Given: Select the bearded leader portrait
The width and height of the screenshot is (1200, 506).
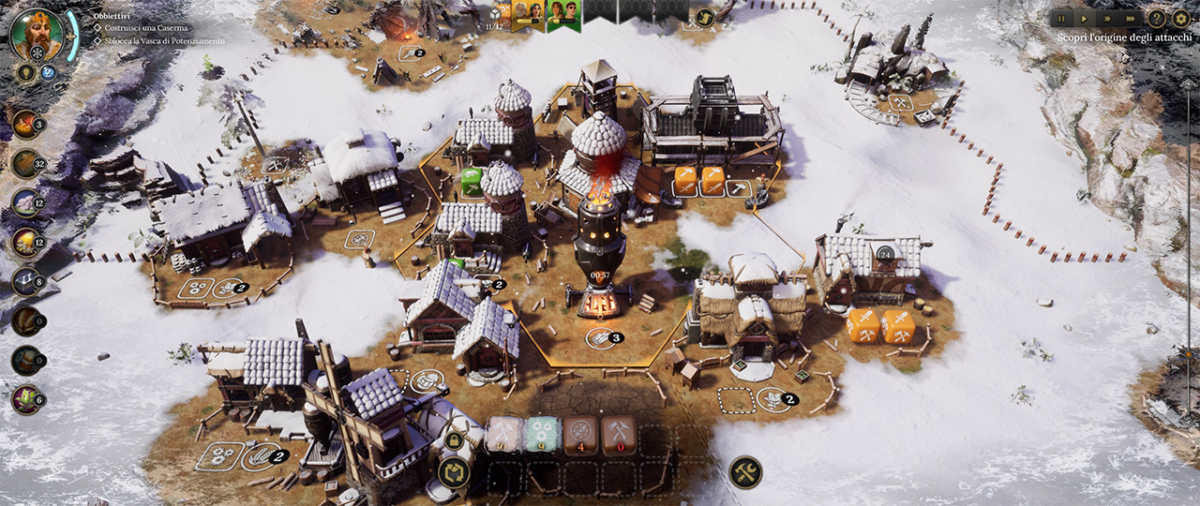Looking at the screenshot, I should pos(37,34).
